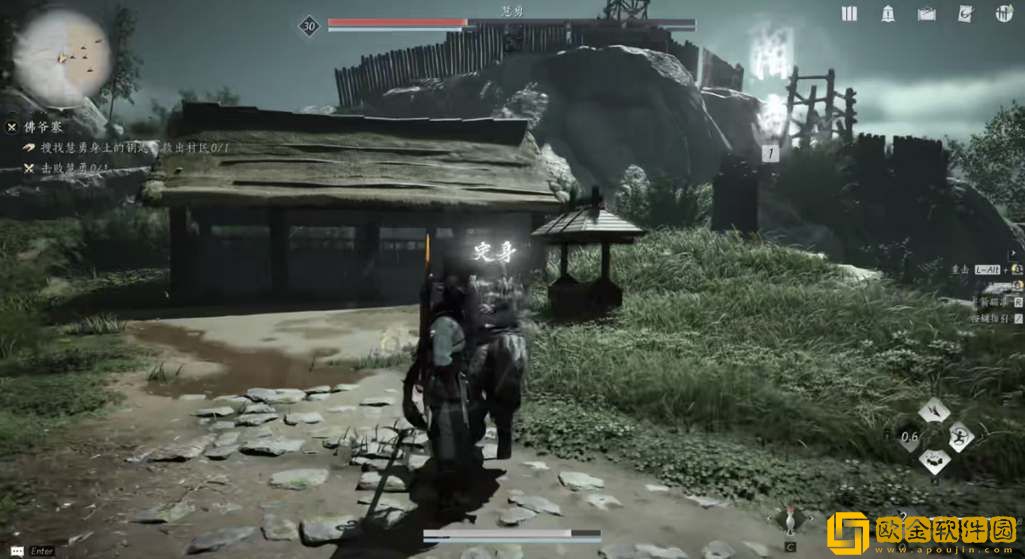Open the bell notification icon
1025x559 pixels.
[x=888, y=13]
